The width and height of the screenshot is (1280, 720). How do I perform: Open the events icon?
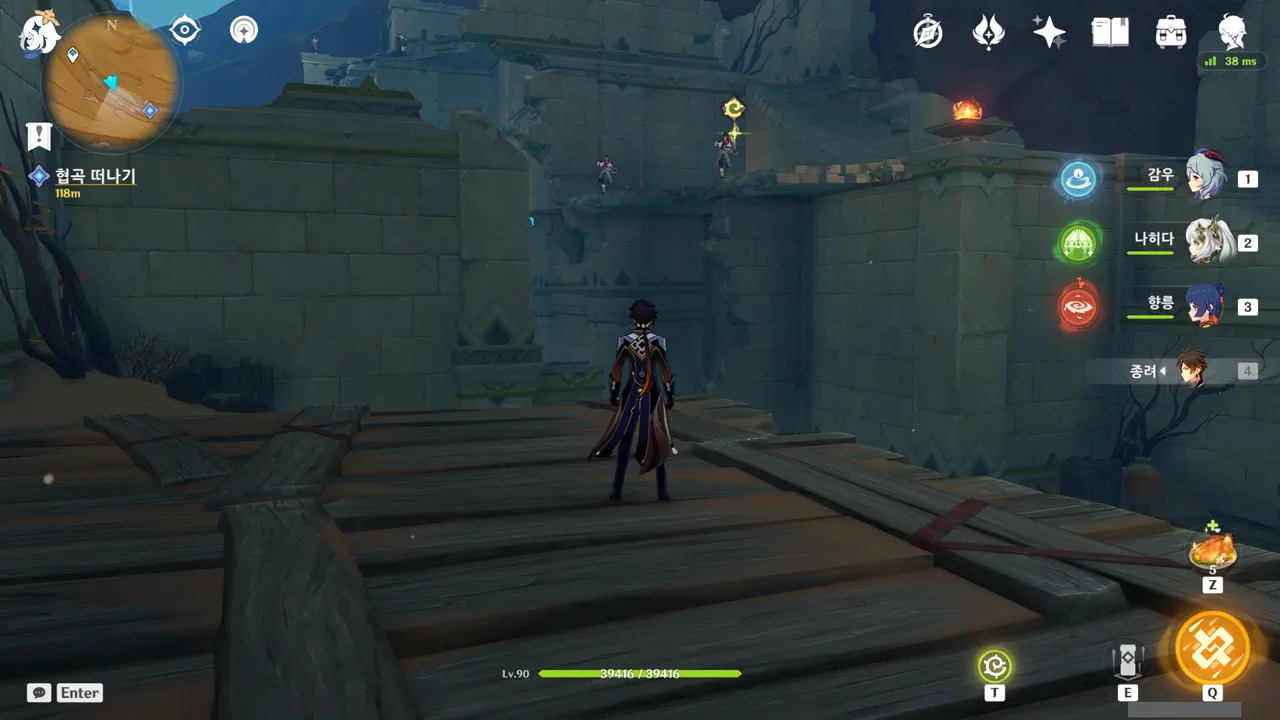coord(988,32)
